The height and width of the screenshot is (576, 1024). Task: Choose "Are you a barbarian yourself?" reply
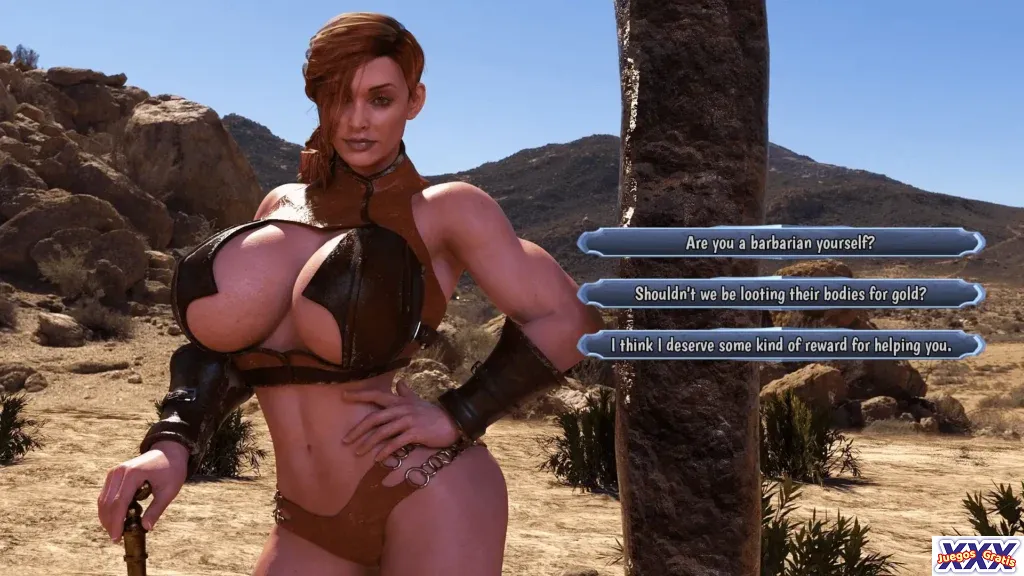click(x=780, y=242)
